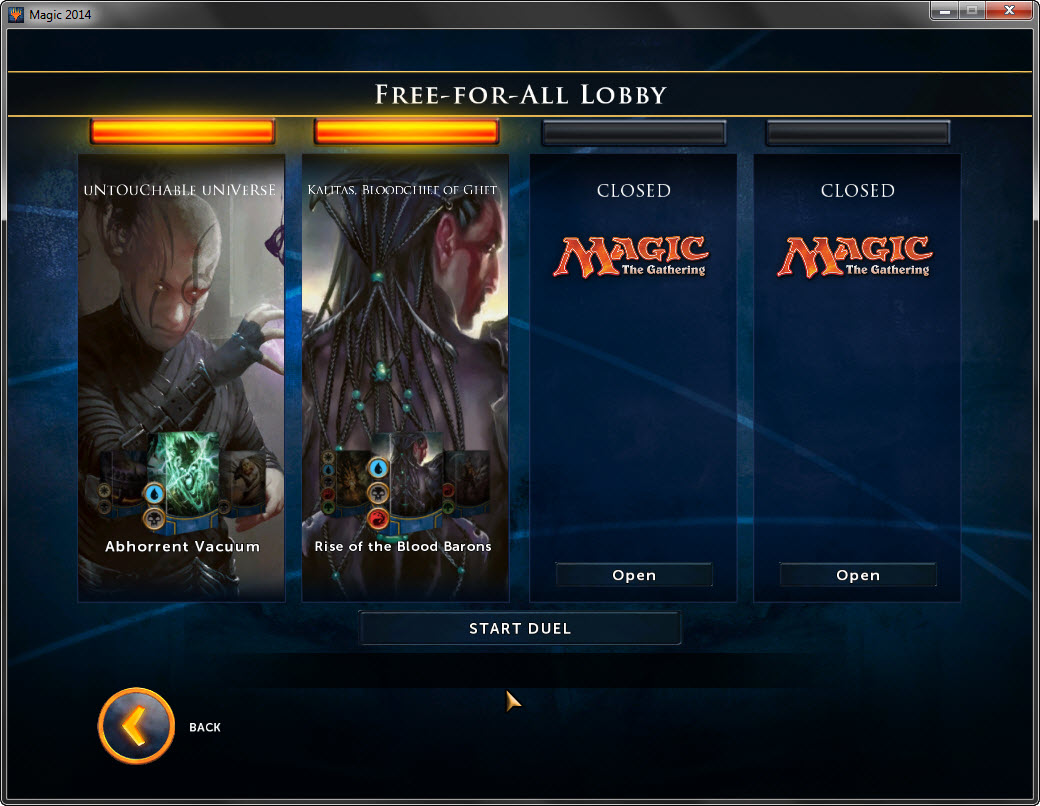This screenshot has height=806, width=1040.
Task: Go back with the orange arrow button
Action: coord(136,726)
